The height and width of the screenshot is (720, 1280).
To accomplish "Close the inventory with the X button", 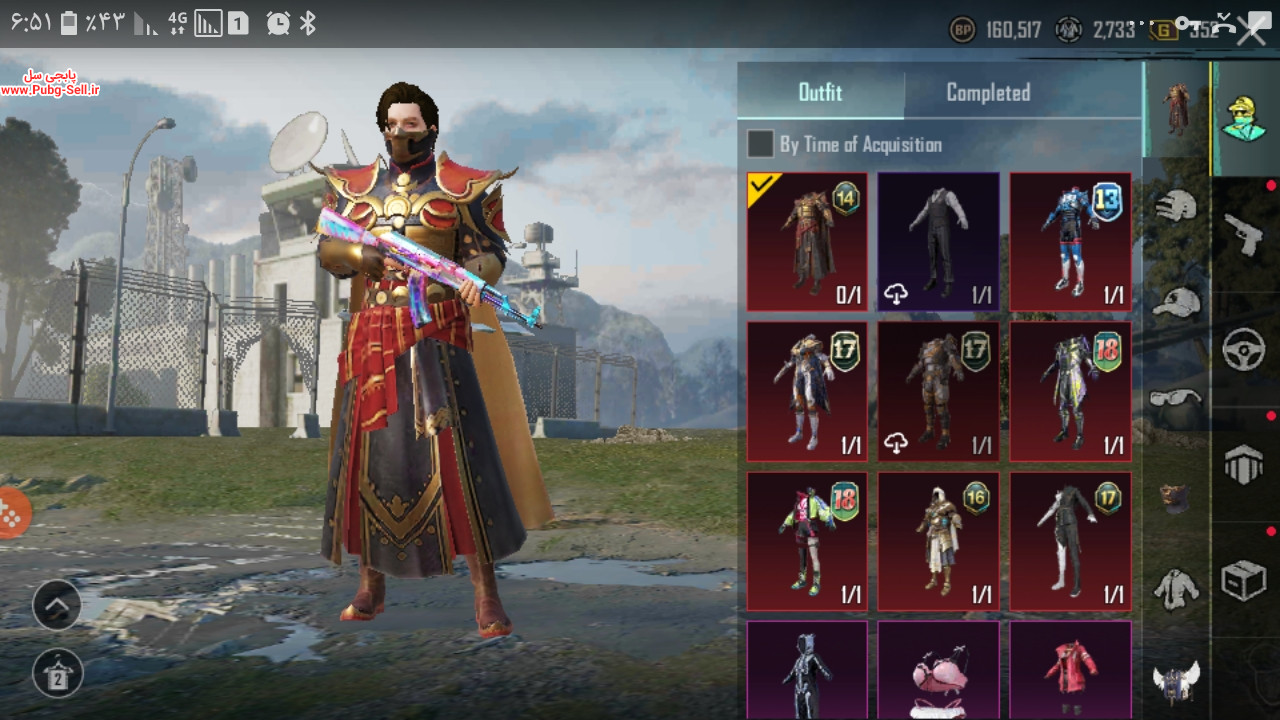I will coord(1251,30).
